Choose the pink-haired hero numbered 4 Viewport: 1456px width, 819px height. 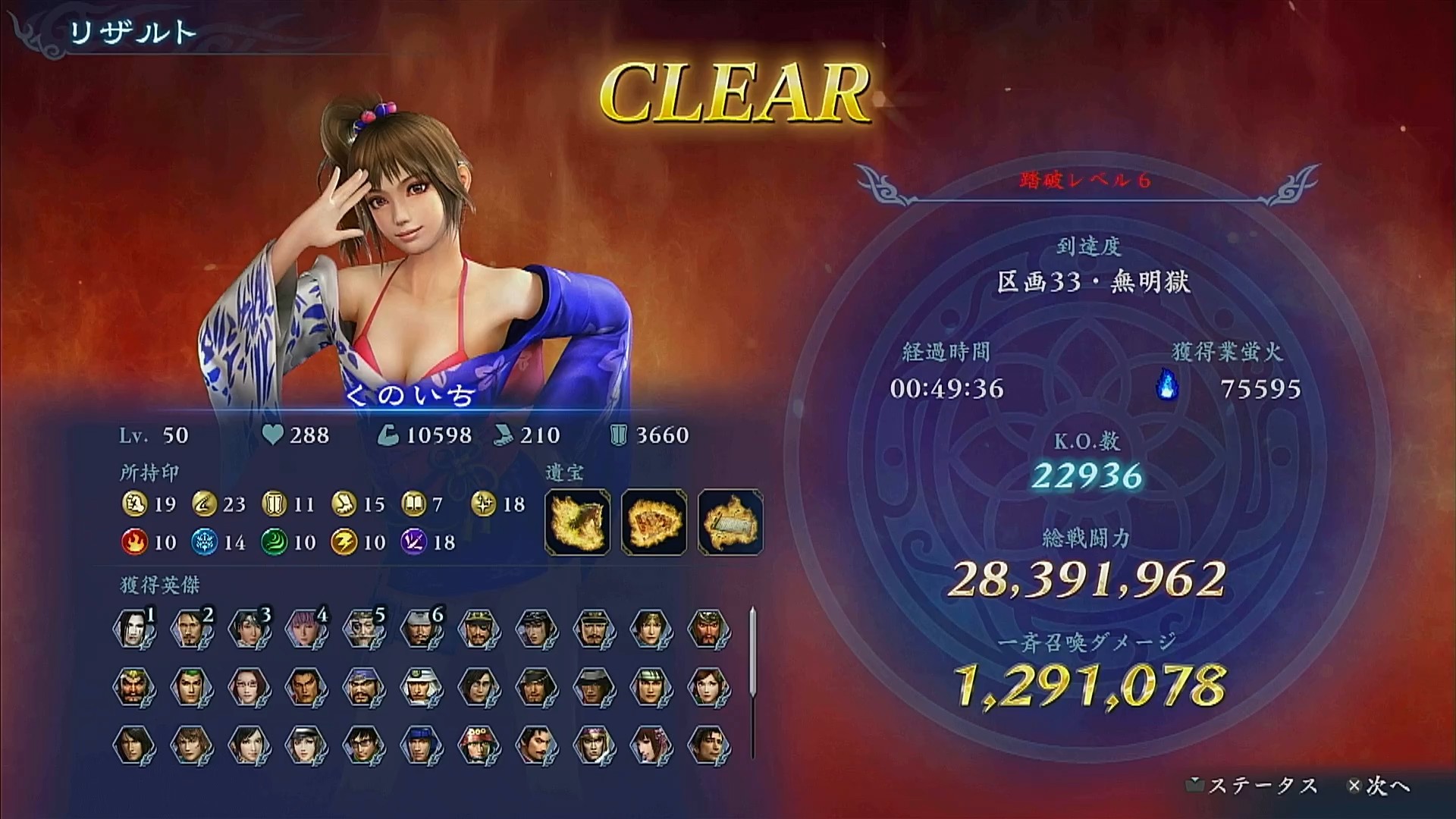click(x=306, y=629)
